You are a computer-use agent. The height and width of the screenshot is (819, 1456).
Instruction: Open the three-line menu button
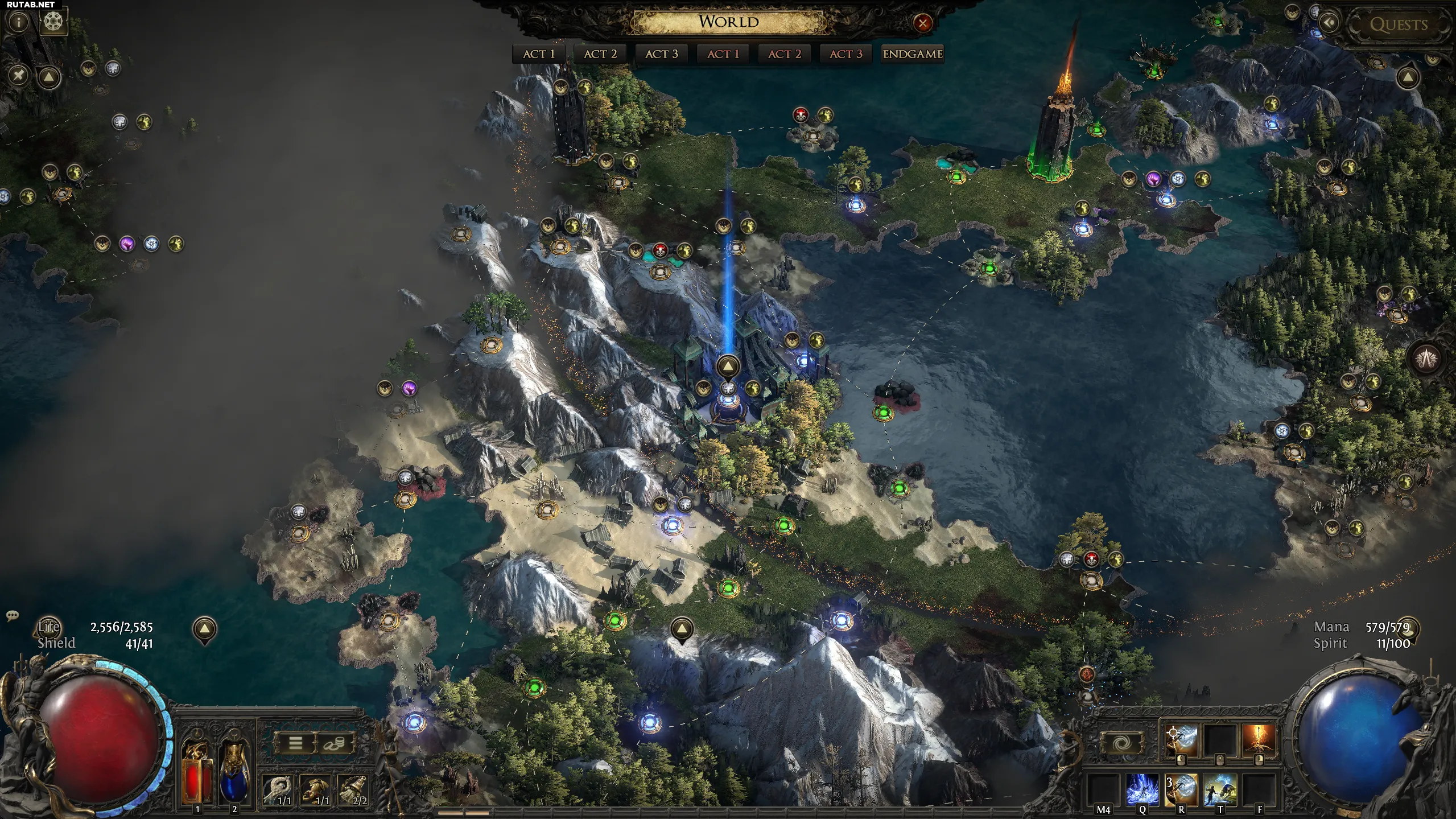(x=295, y=743)
